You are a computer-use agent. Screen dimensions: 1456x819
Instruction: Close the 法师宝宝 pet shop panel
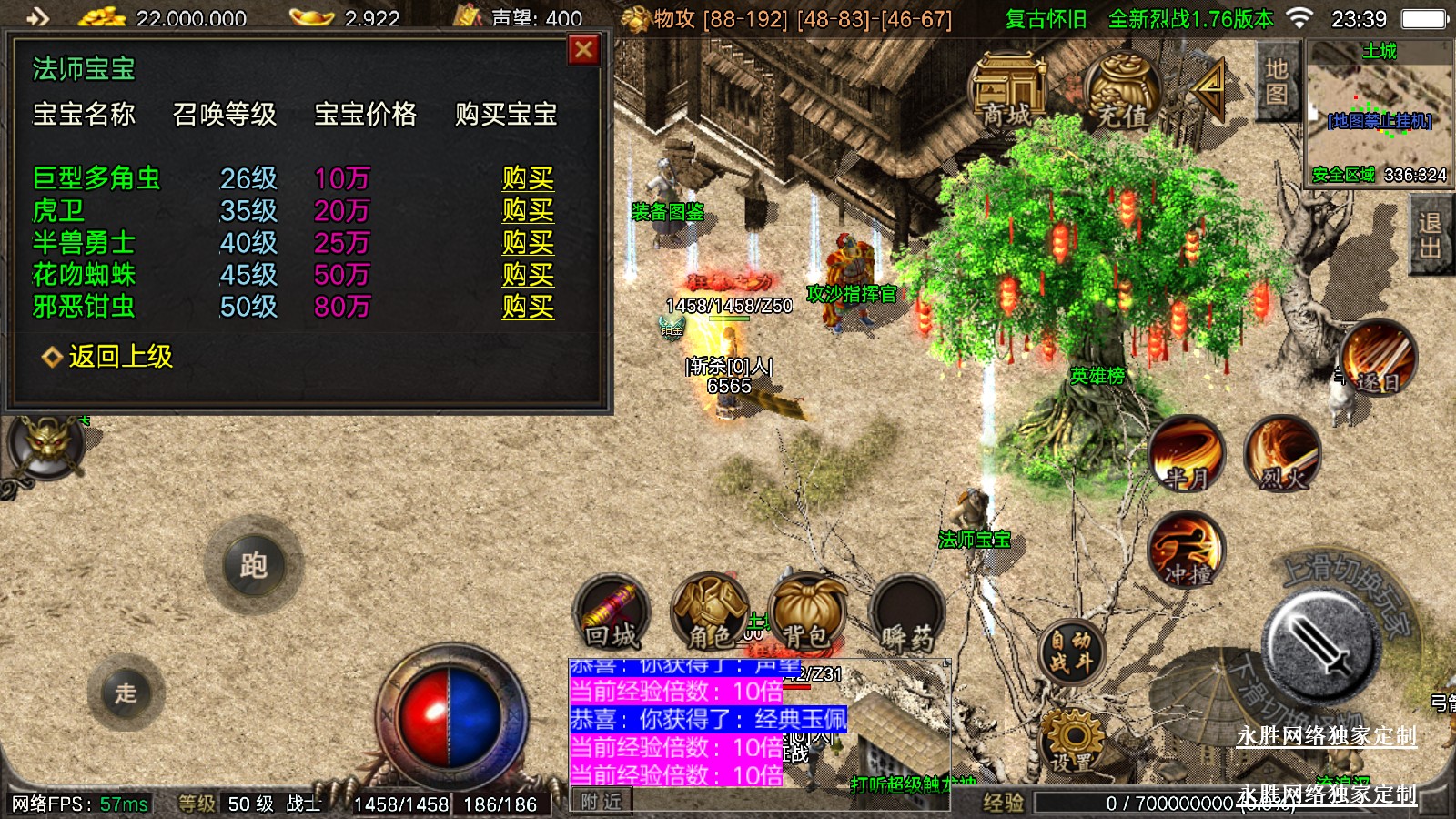coord(583,50)
